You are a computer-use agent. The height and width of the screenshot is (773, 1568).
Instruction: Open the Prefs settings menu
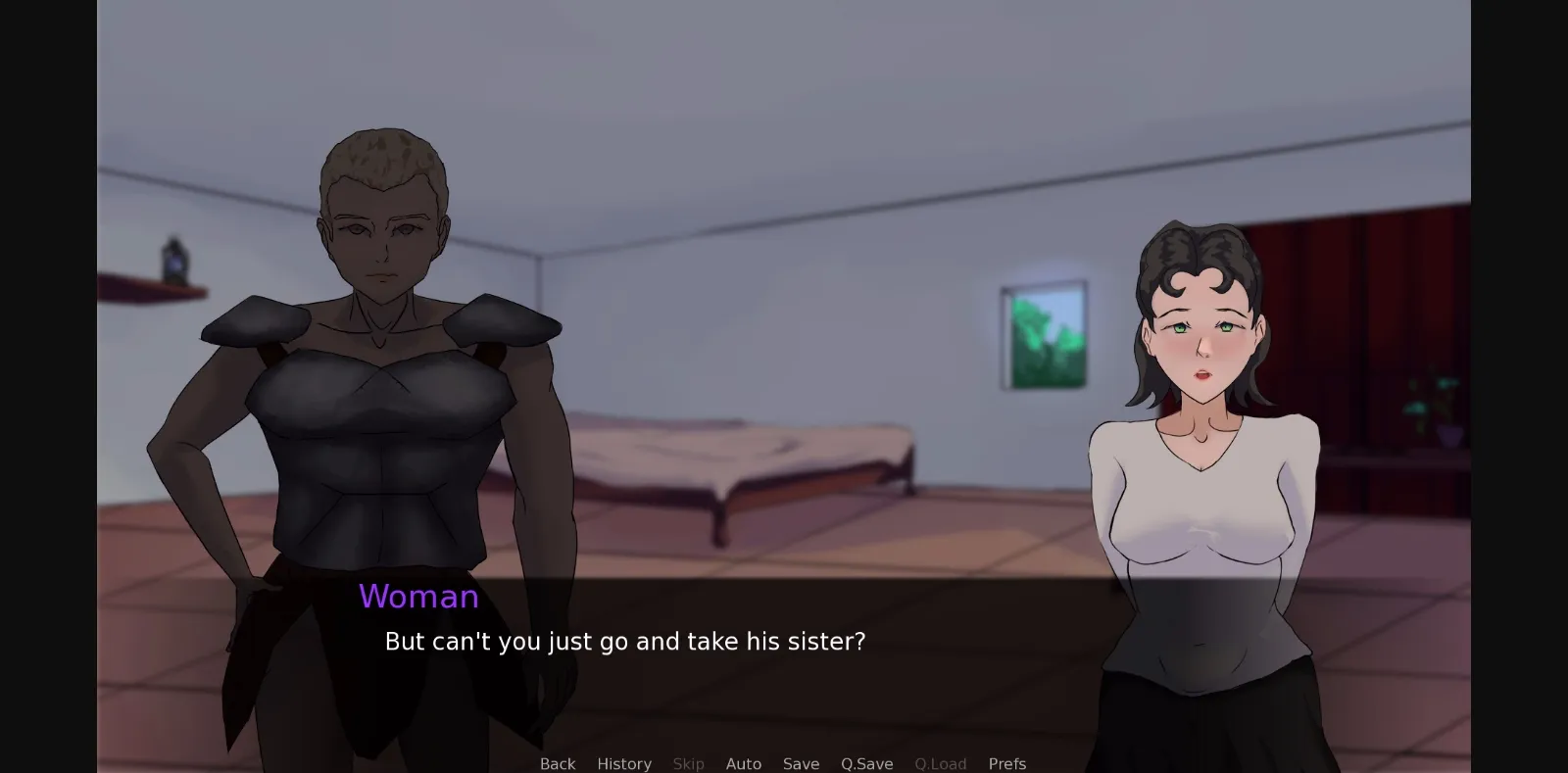point(1007,763)
